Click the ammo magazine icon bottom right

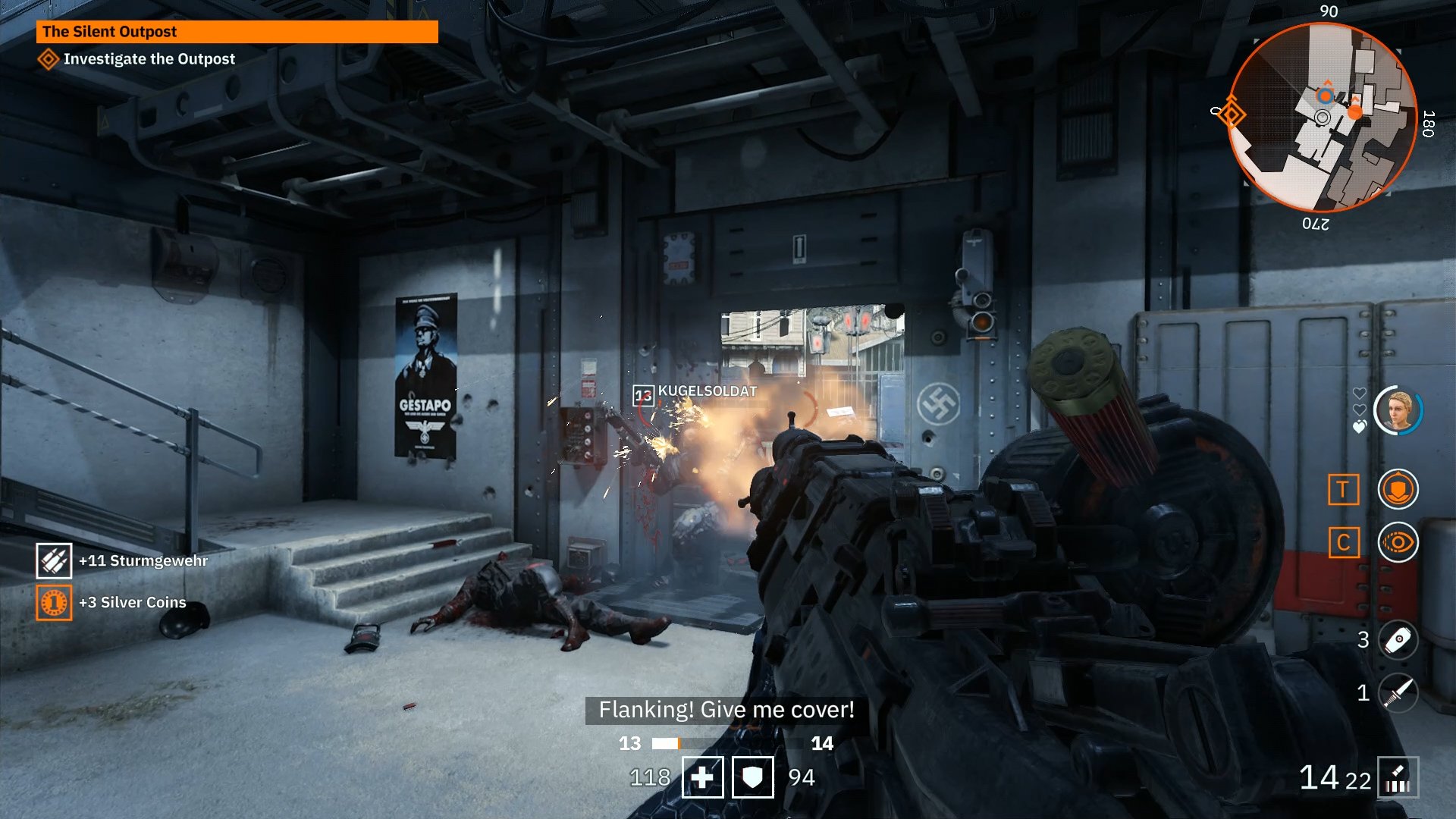click(1399, 777)
